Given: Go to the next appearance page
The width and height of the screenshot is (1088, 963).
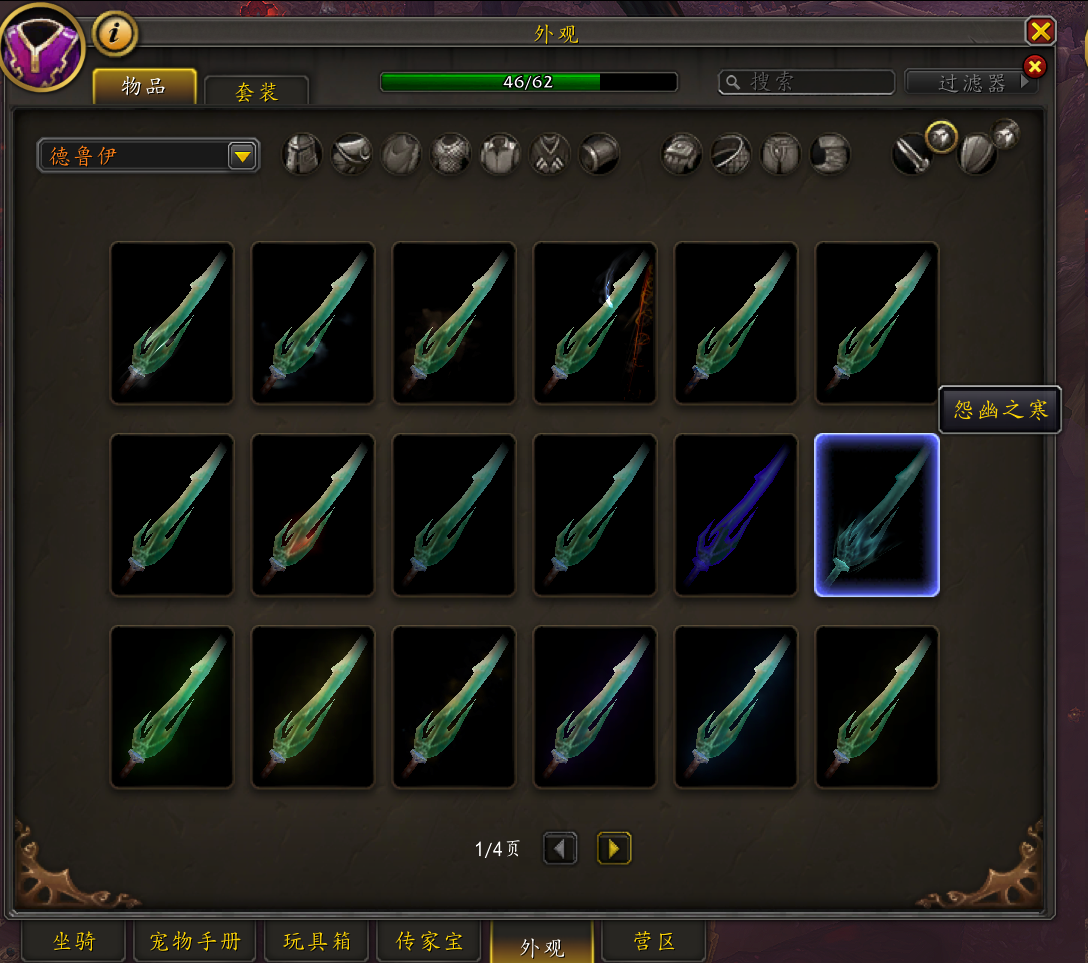Looking at the screenshot, I should [x=614, y=849].
